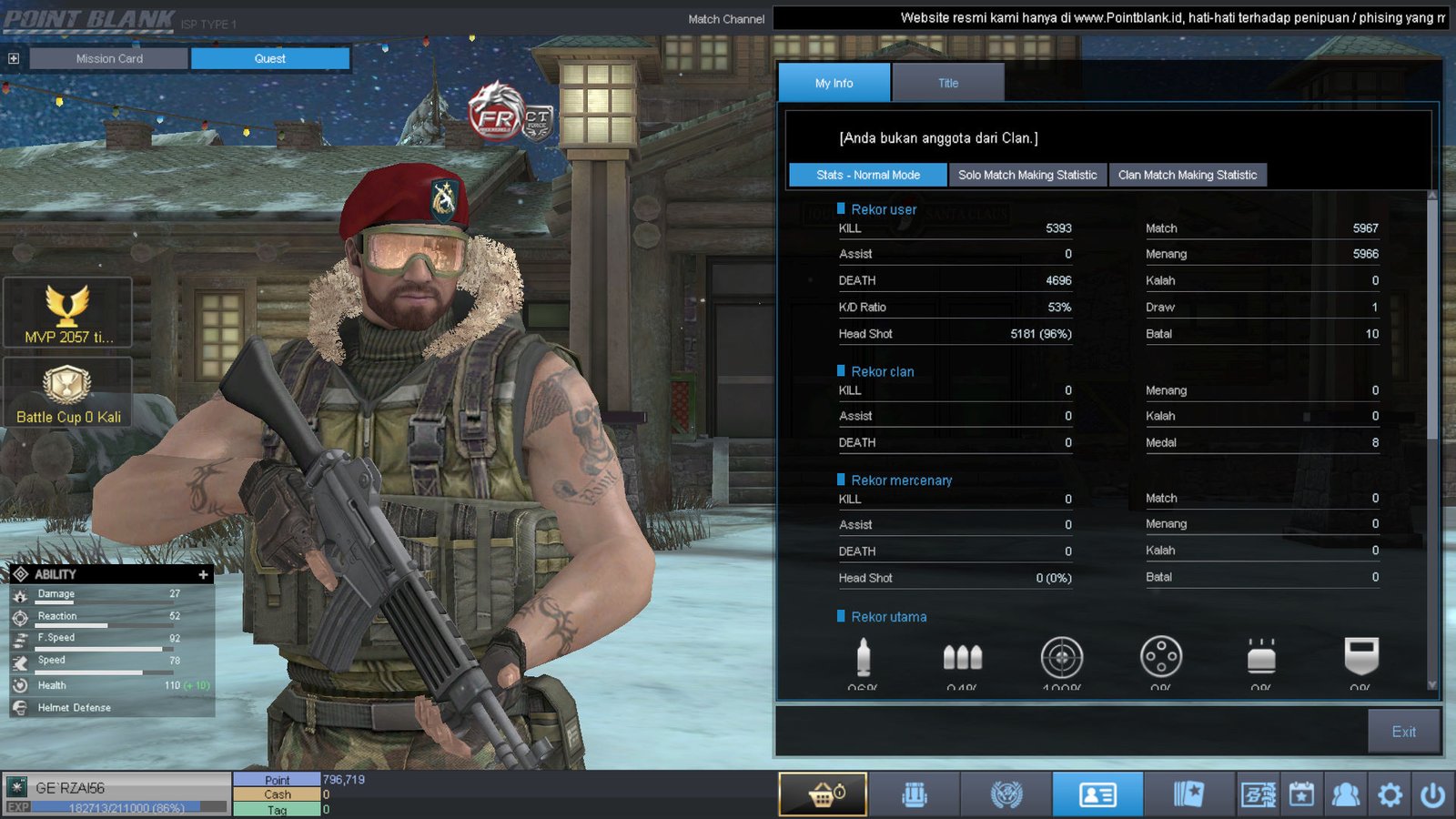Open the shop basket icon
This screenshot has width=1456, height=819.
824,794
